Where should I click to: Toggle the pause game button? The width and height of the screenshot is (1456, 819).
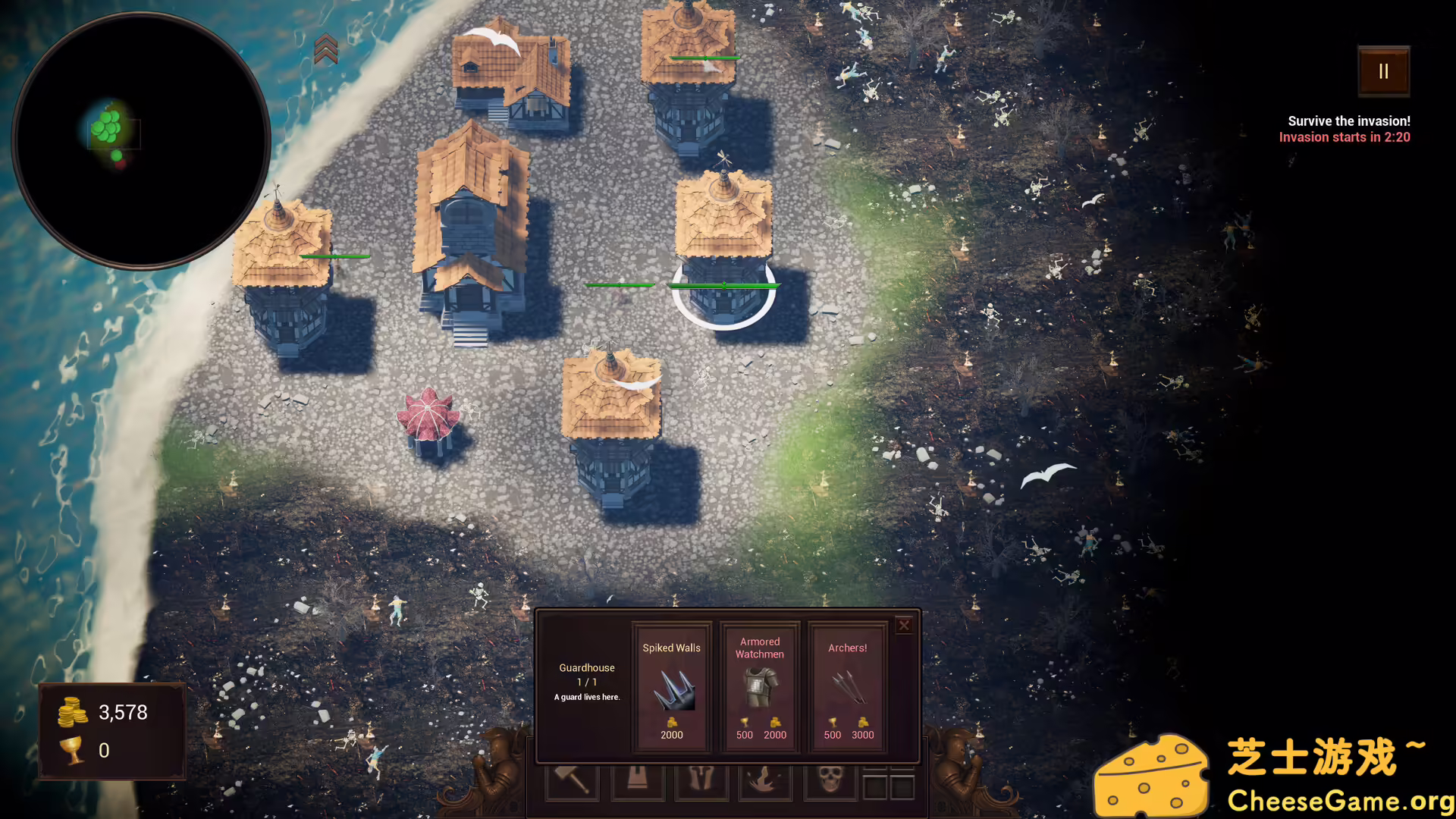[1383, 71]
